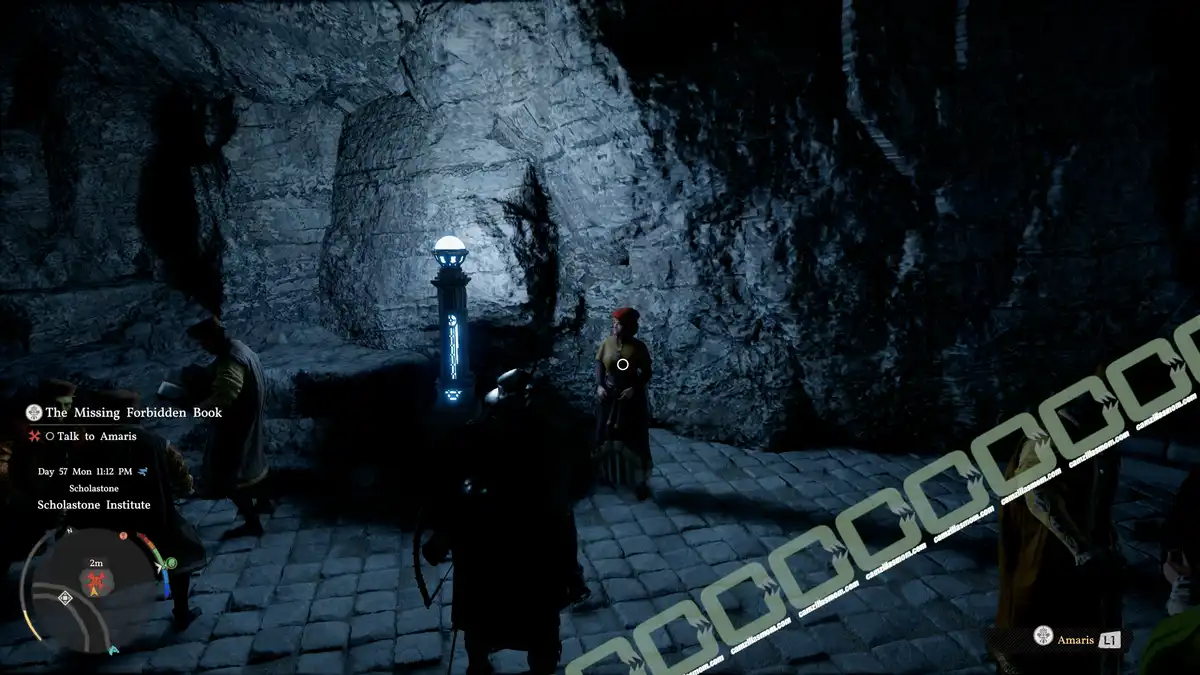Image resolution: width=1200 pixels, height=675 pixels.
Task: Click the green circle marker on minimap edge
Action: click(171, 563)
